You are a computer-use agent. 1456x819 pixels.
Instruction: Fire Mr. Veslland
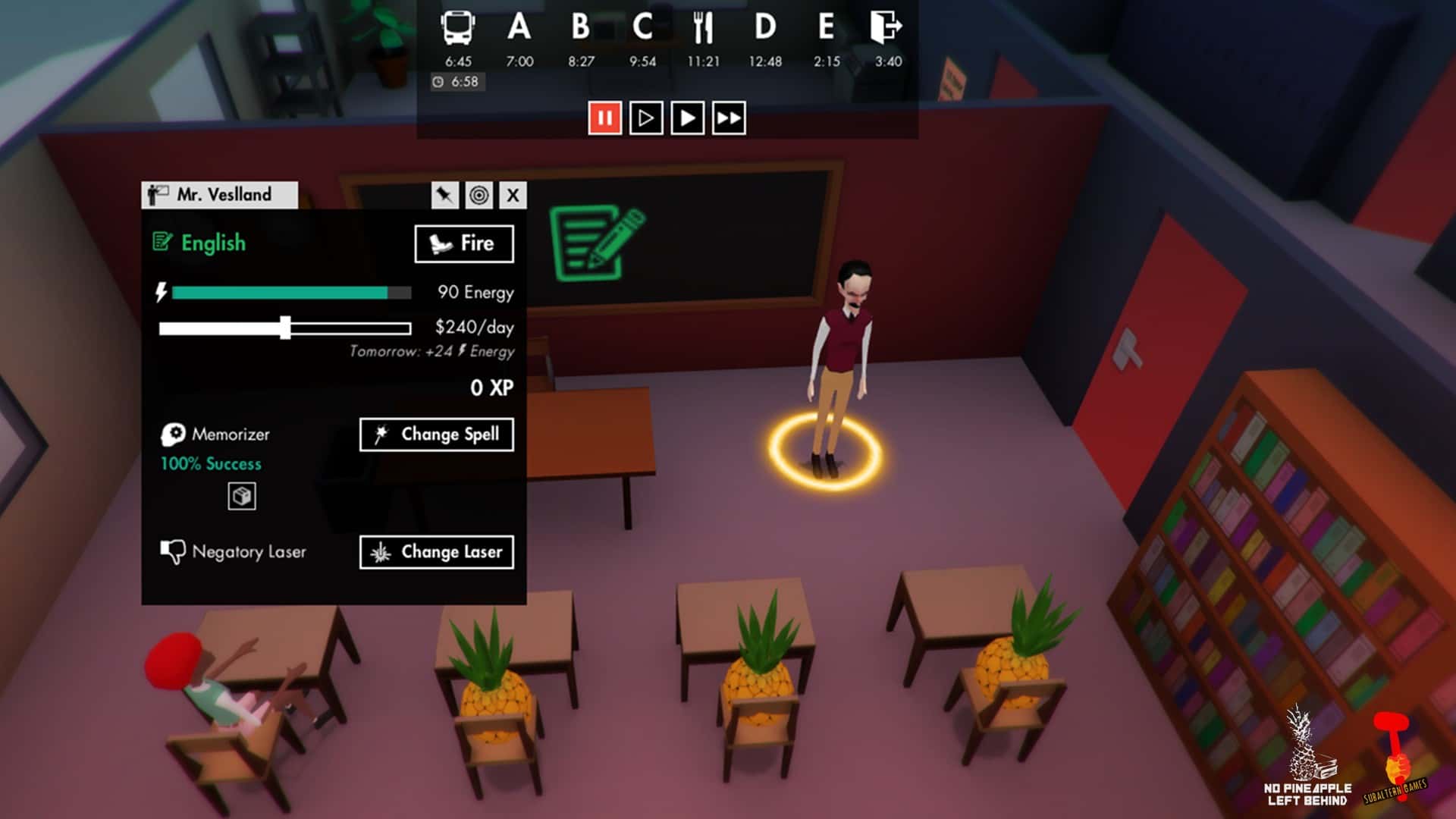pos(463,243)
